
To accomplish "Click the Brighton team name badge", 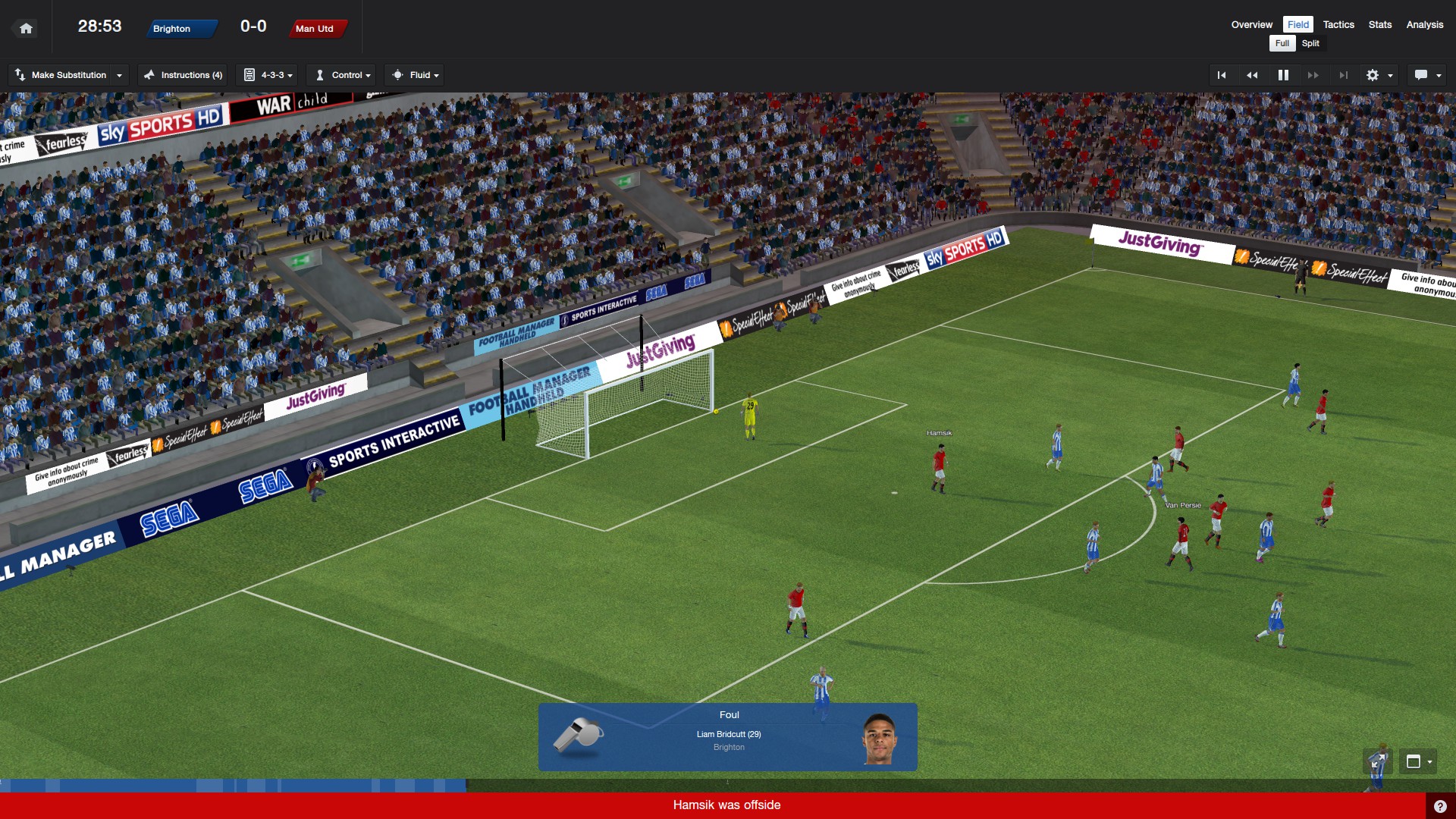I will point(180,29).
